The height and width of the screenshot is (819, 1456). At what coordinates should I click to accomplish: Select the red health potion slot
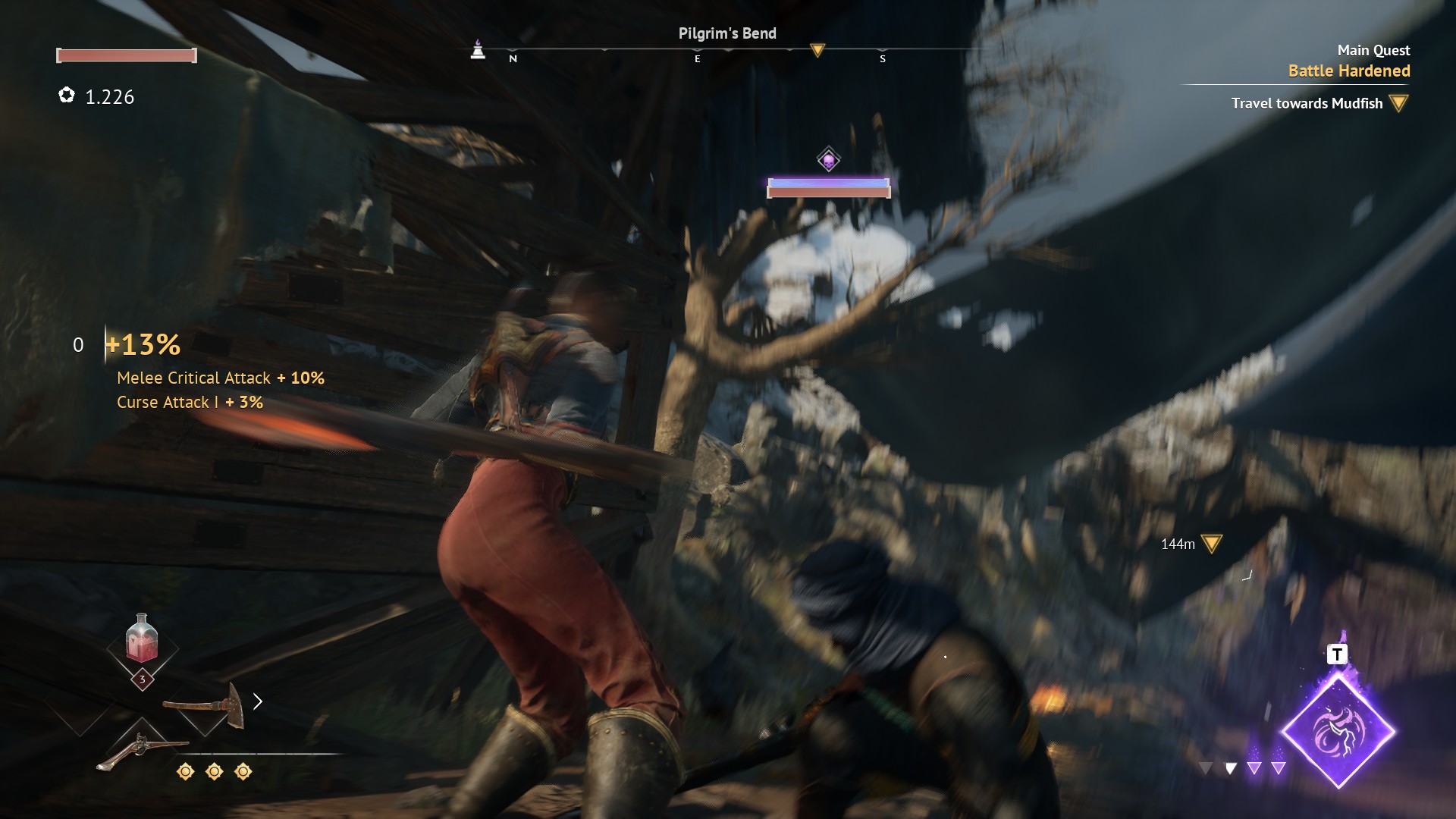[x=142, y=639]
